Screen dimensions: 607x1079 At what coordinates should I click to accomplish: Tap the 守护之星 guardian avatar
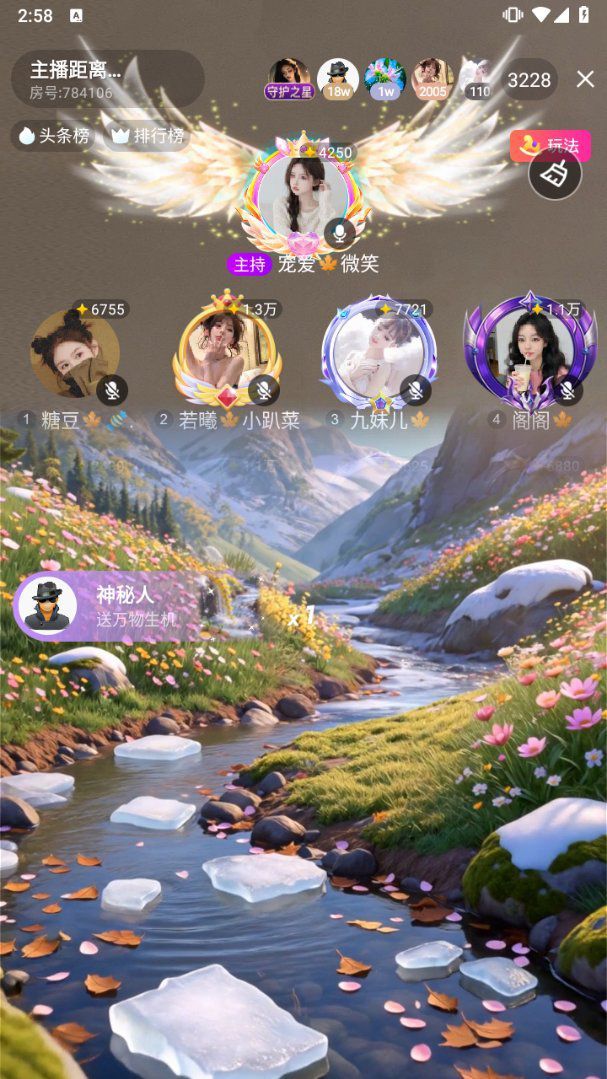point(289,78)
